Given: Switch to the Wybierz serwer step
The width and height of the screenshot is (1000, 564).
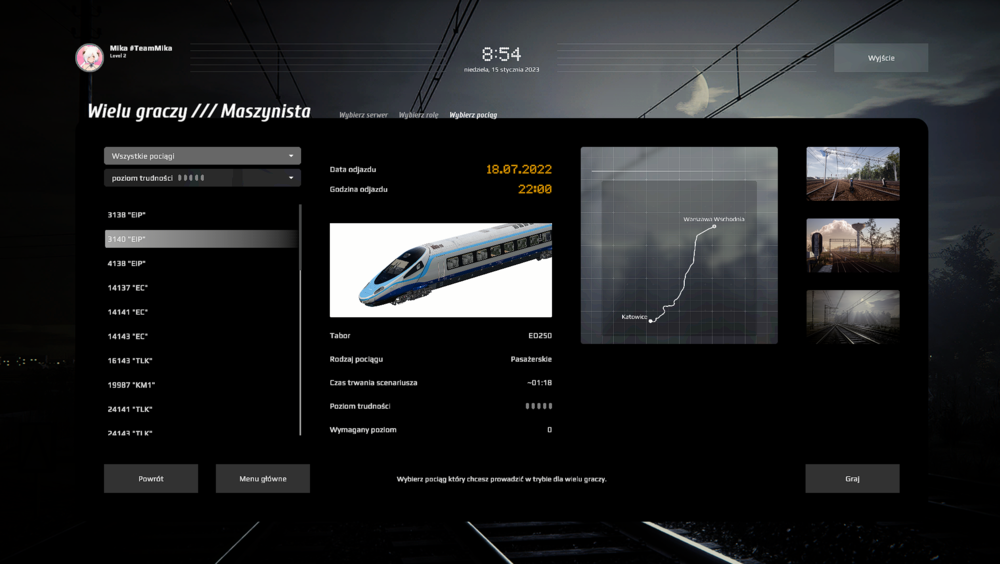Looking at the screenshot, I should point(363,115).
